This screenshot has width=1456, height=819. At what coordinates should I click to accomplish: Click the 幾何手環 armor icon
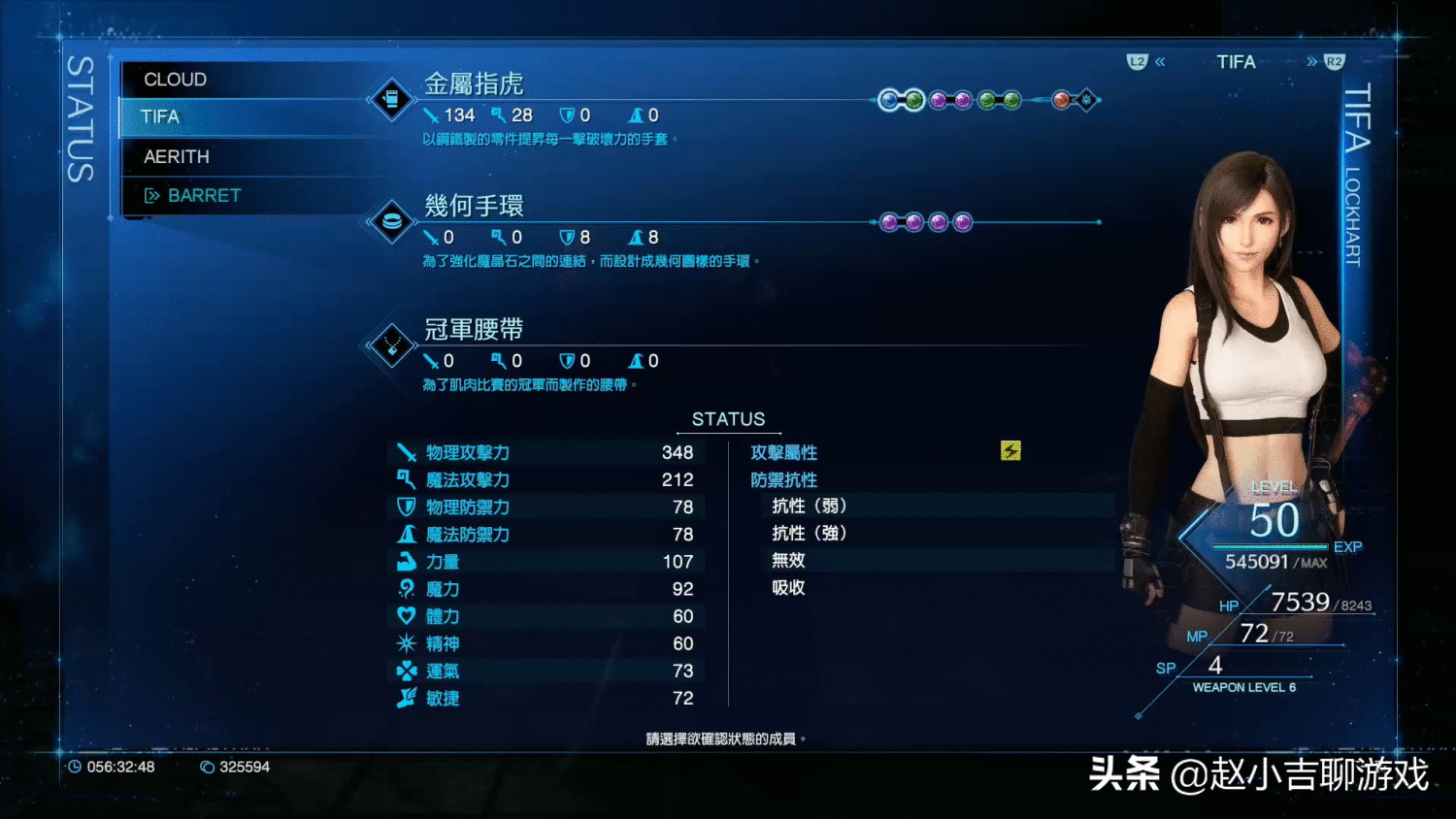click(x=391, y=221)
